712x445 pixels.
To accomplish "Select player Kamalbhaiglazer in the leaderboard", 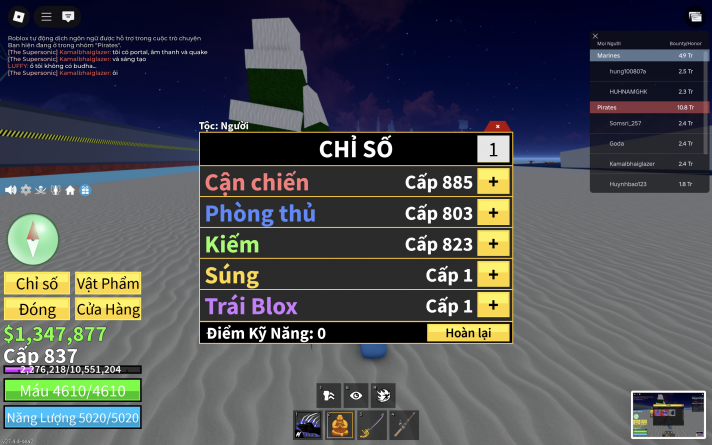I will click(633, 163).
